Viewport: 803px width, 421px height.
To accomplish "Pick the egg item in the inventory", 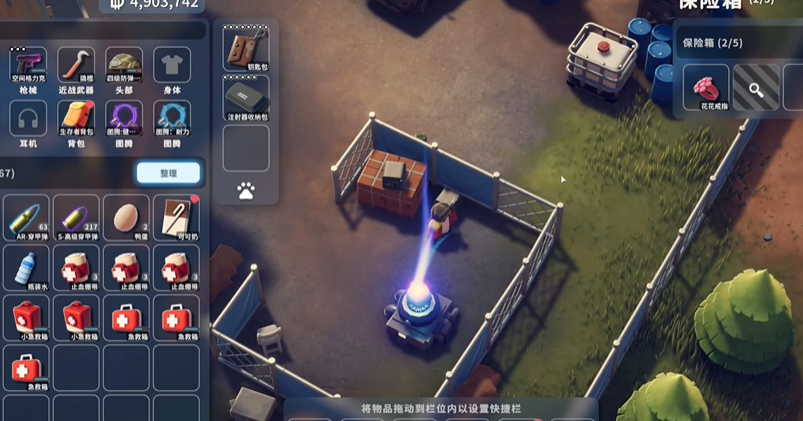I will [x=126, y=217].
